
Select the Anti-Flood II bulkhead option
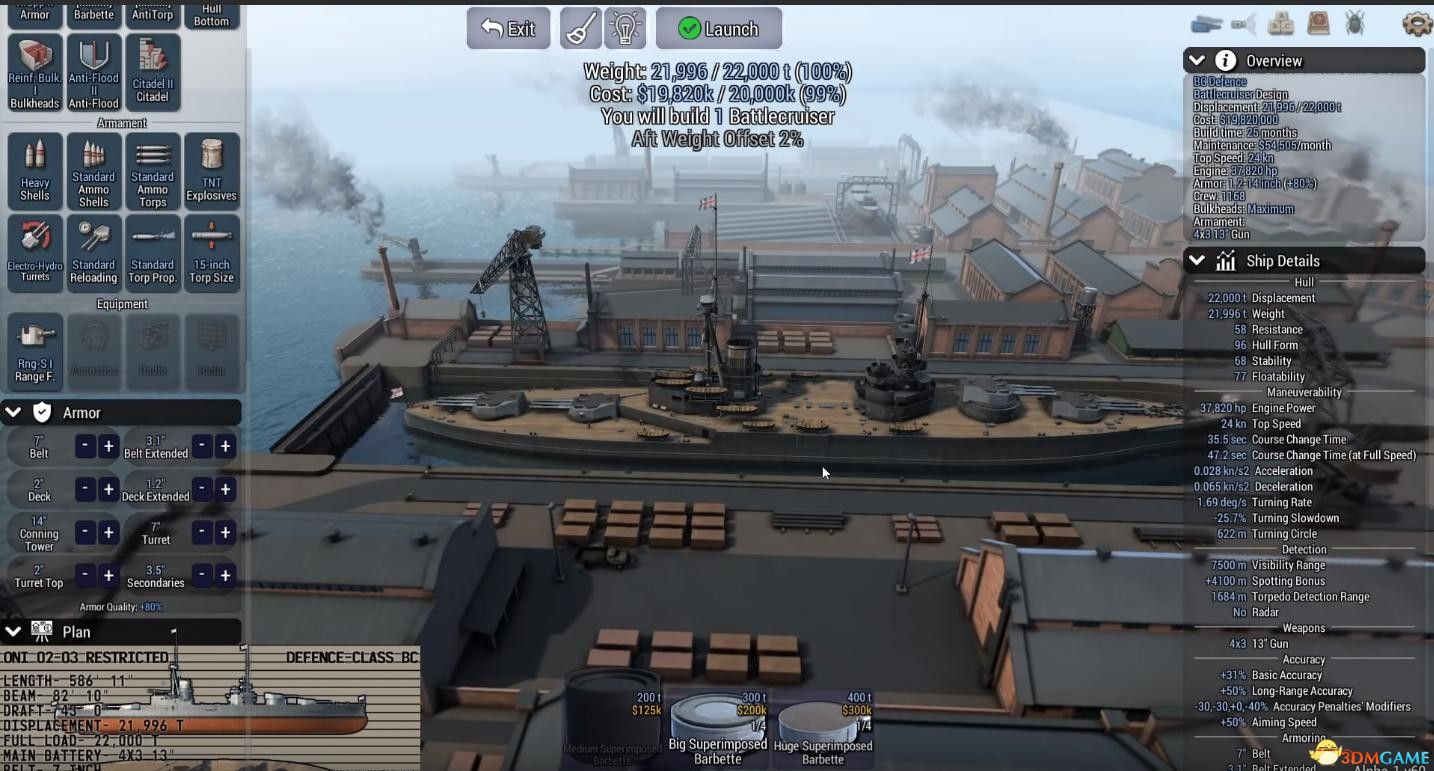pyautogui.click(x=93, y=72)
